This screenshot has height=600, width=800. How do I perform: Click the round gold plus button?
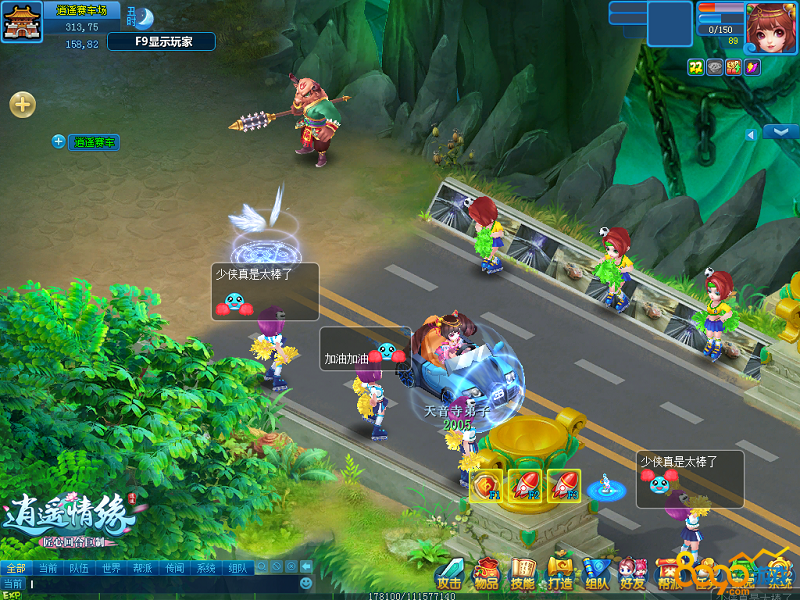click(x=22, y=103)
